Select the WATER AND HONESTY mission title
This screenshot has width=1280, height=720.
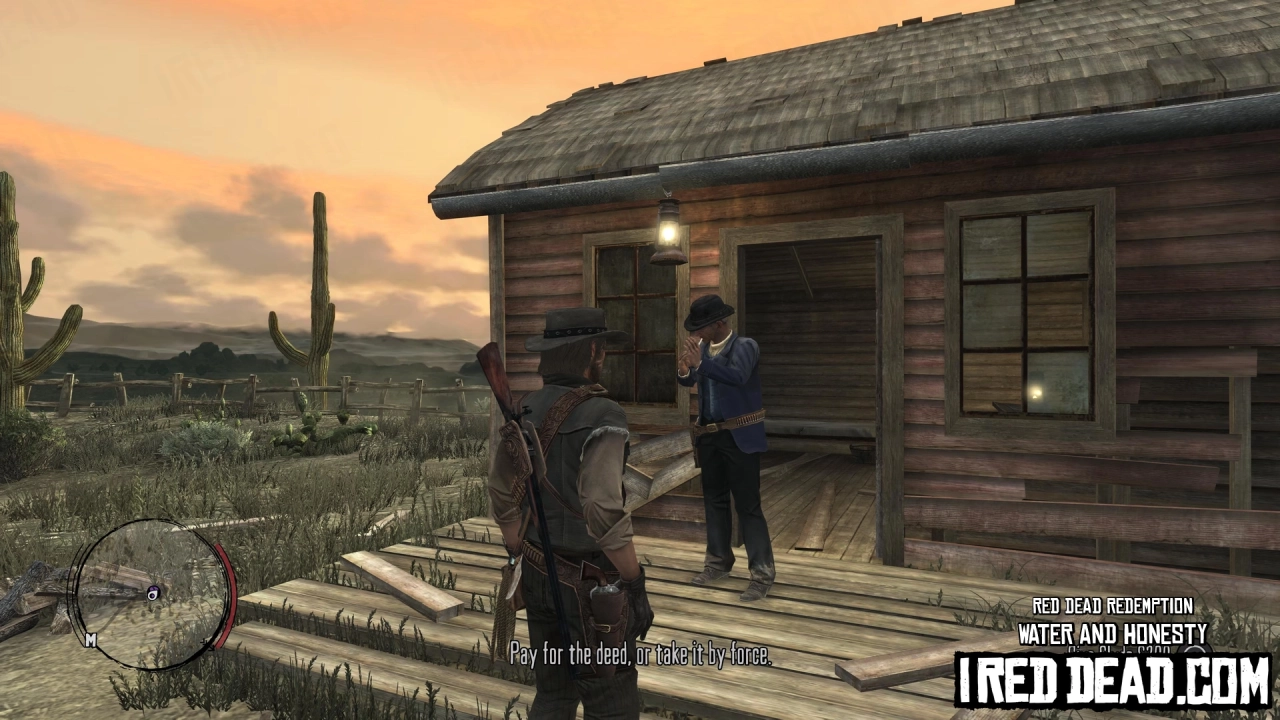pyautogui.click(x=1113, y=632)
